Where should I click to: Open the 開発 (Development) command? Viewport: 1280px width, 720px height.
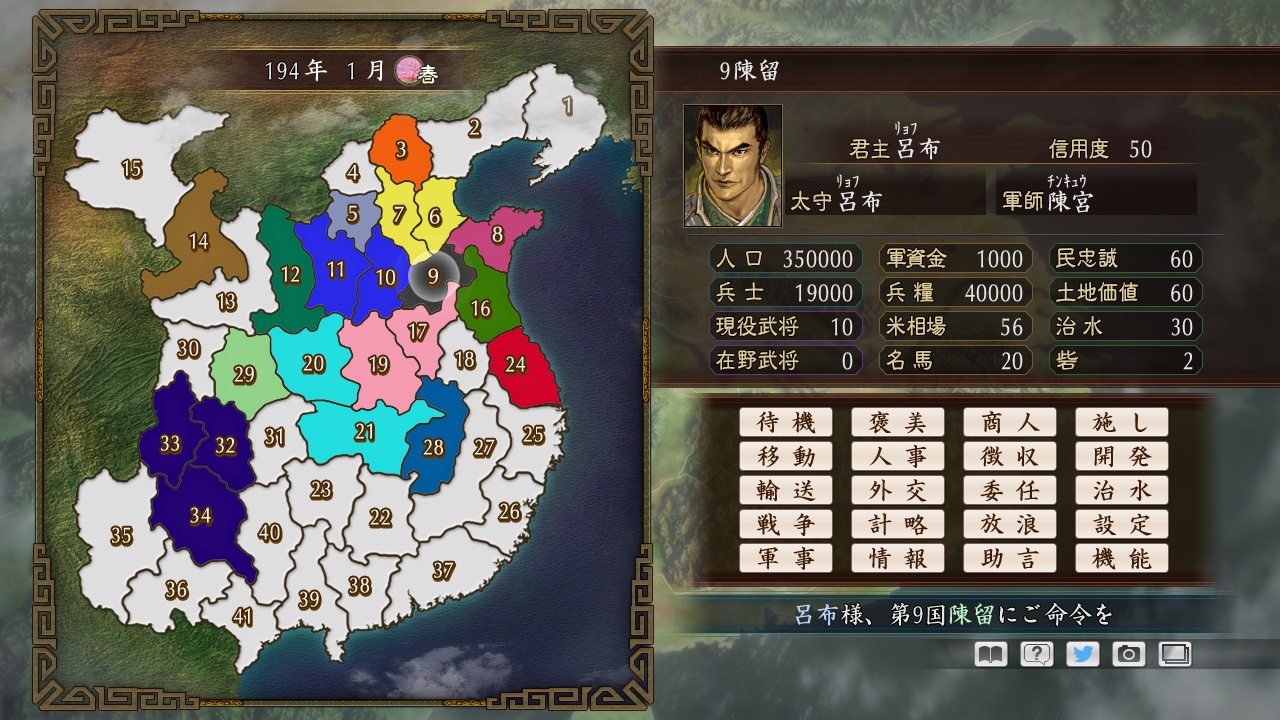[x=1122, y=456]
